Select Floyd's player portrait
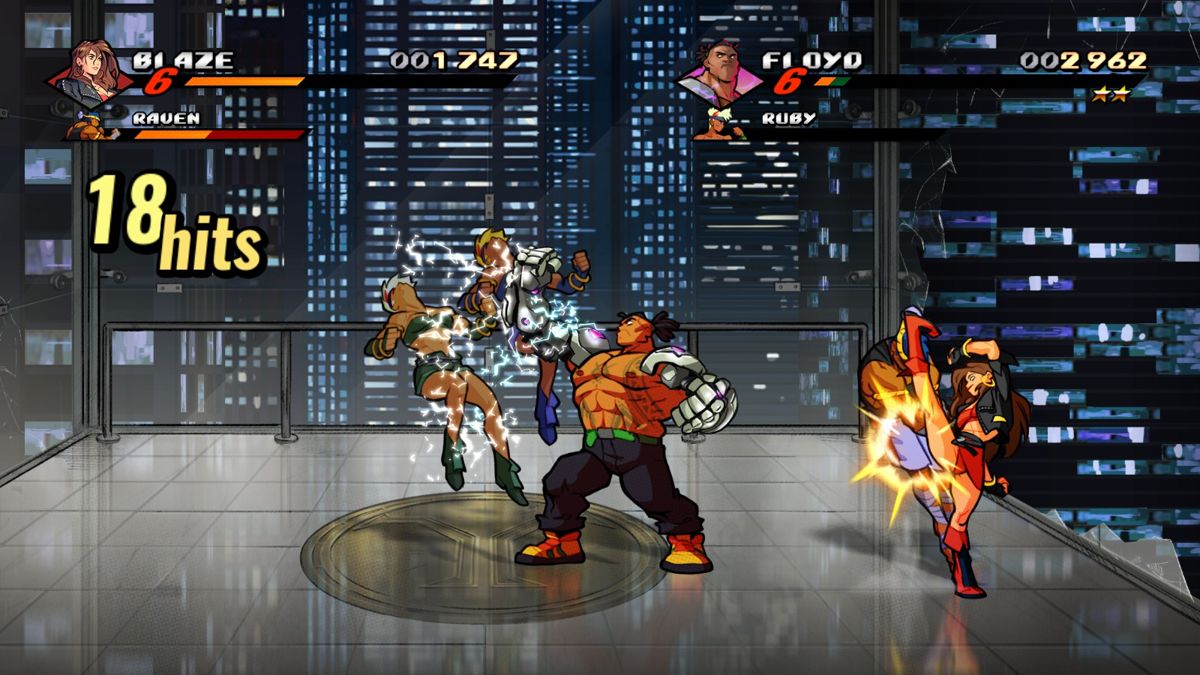 coord(724,72)
